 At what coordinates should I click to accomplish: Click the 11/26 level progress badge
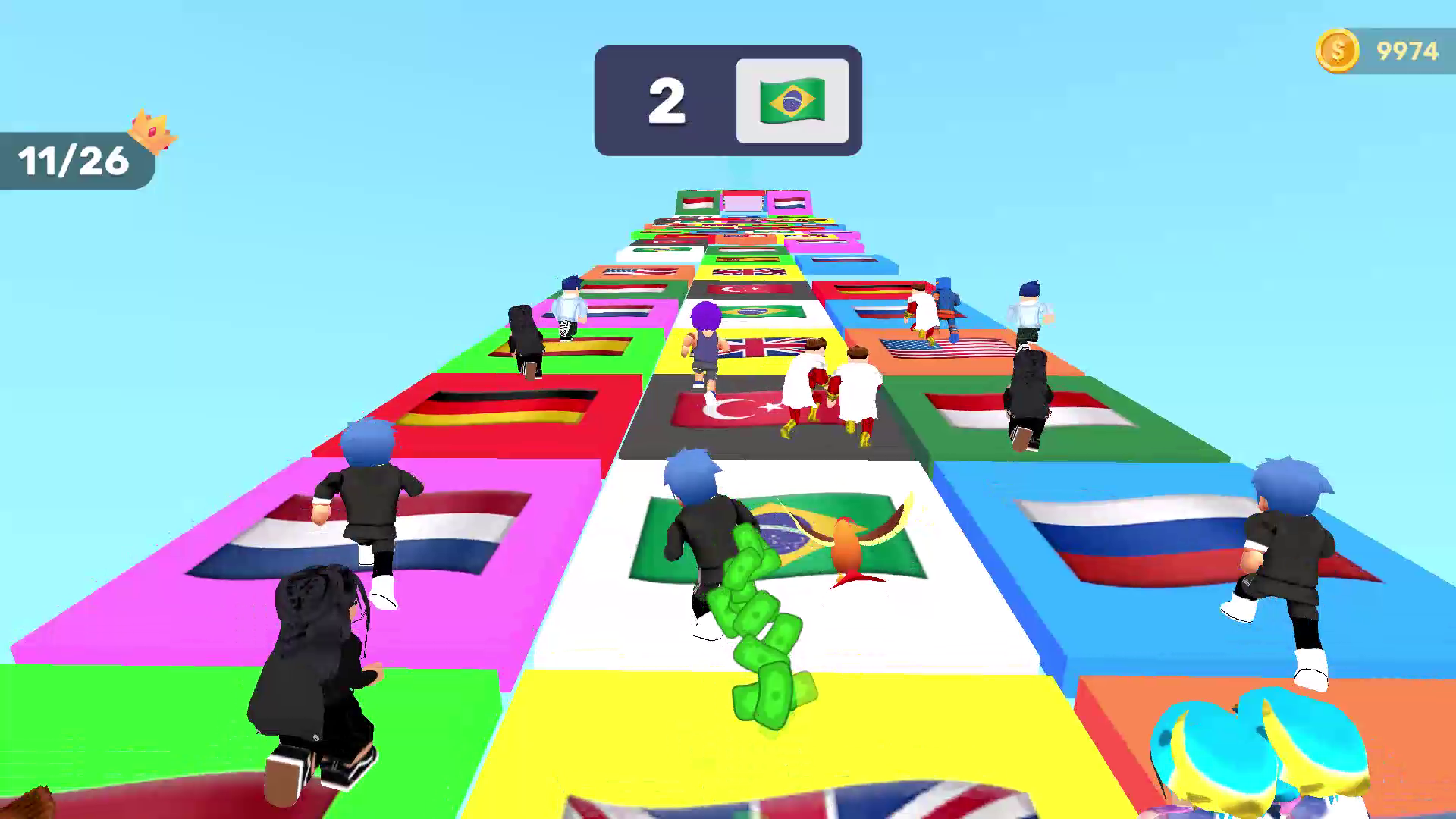tap(73, 161)
